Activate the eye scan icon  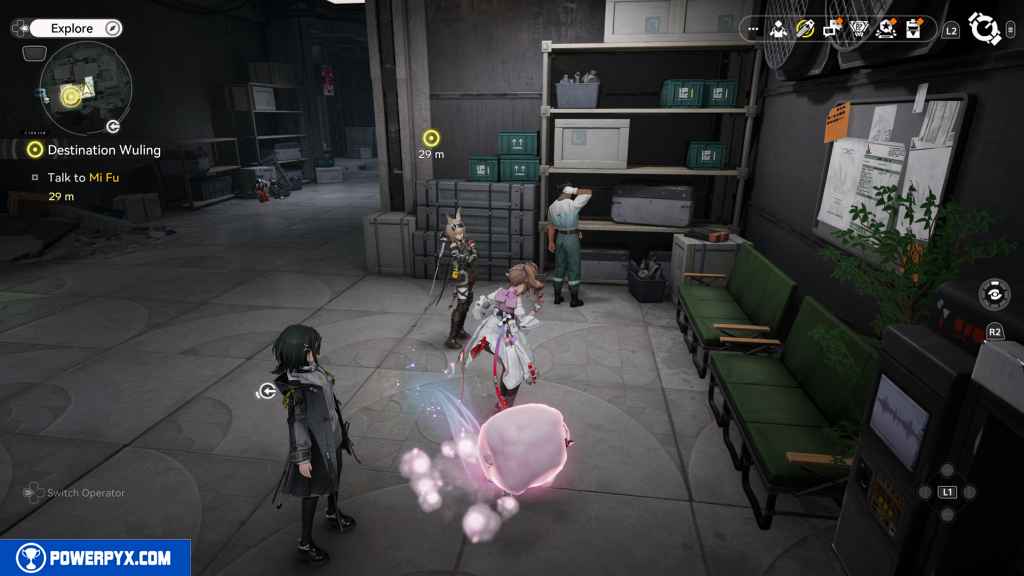[994, 295]
